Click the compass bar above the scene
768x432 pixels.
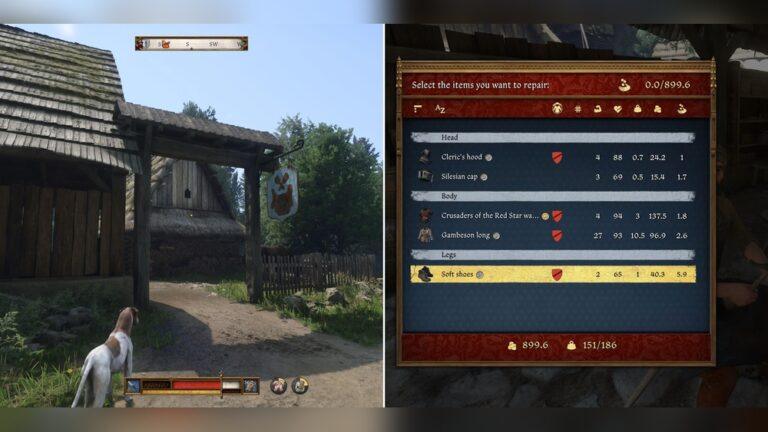point(191,44)
